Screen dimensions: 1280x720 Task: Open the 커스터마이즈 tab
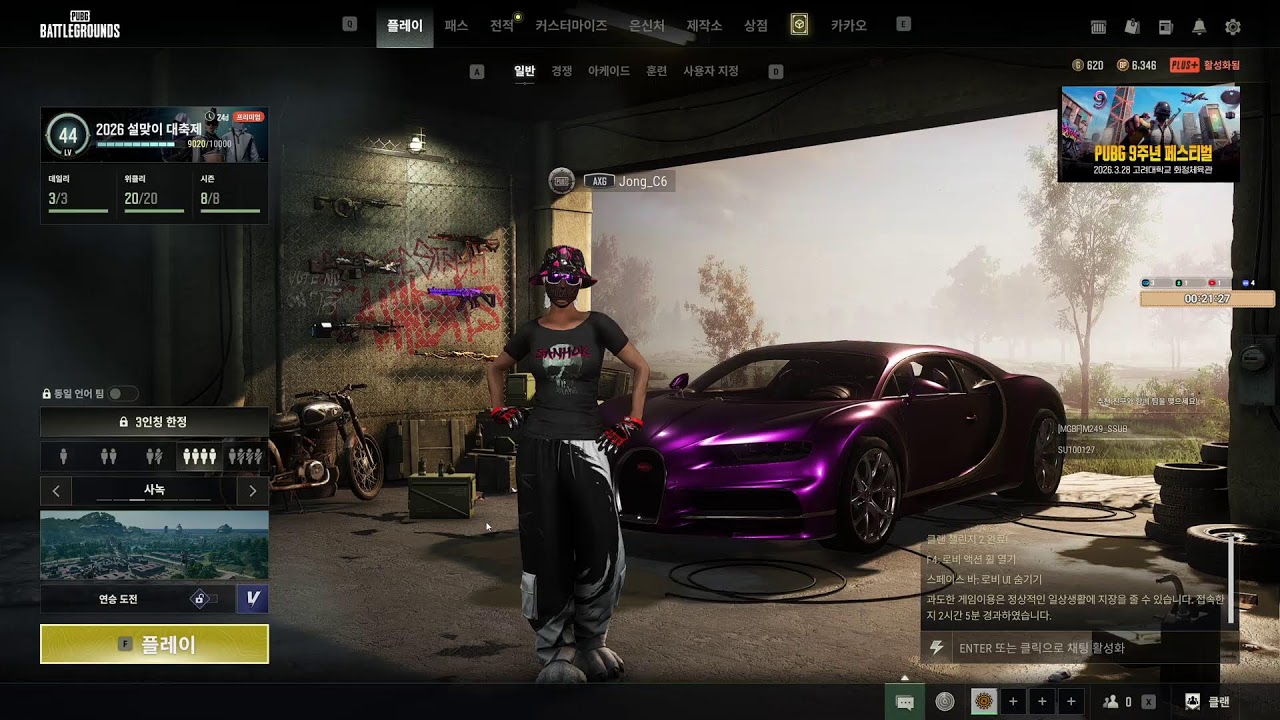coord(571,26)
